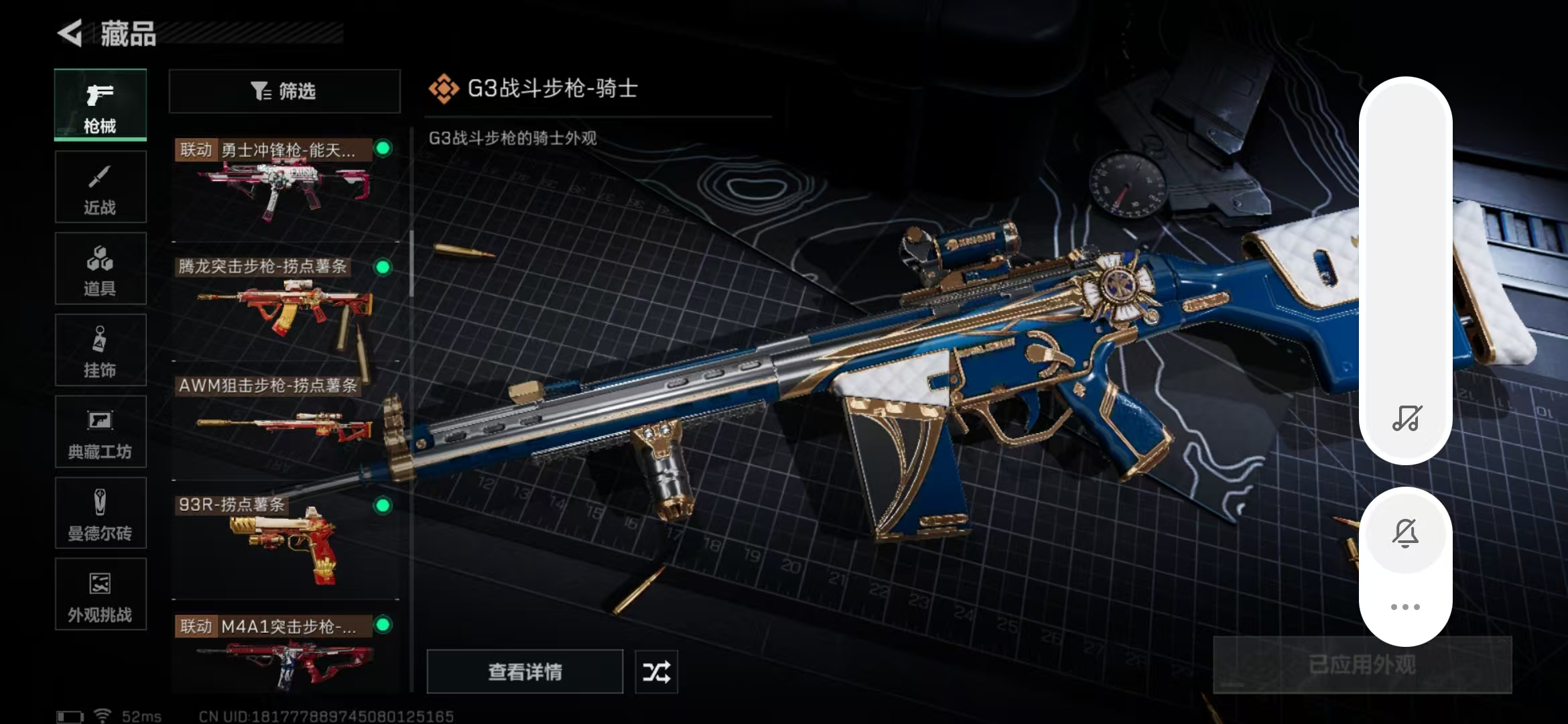This screenshot has height=724, width=1568.
Task: Click the WiFi signal status icon
Action: (103, 715)
